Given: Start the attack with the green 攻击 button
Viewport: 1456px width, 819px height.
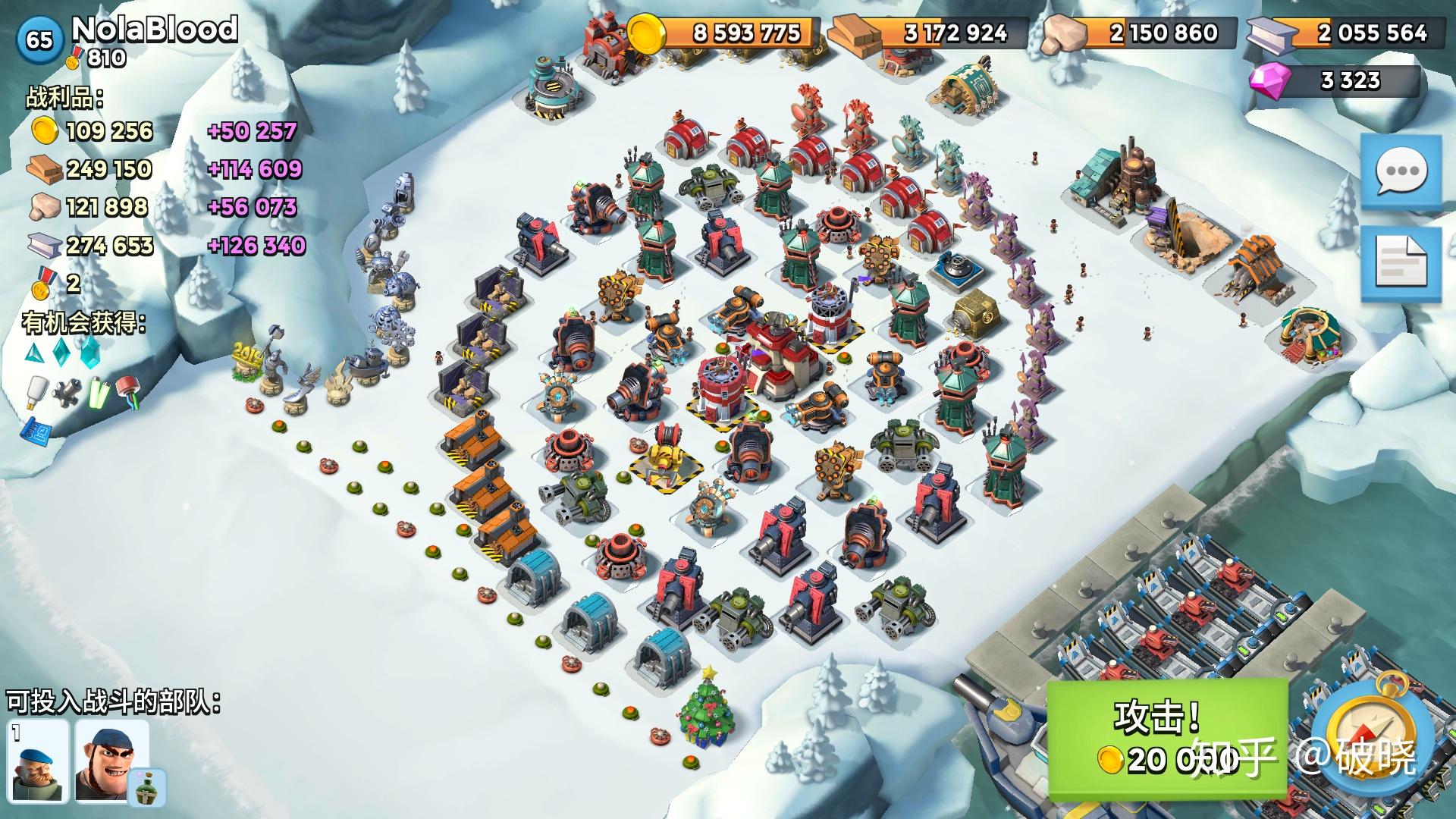Looking at the screenshot, I should (x=1166, y=736).
